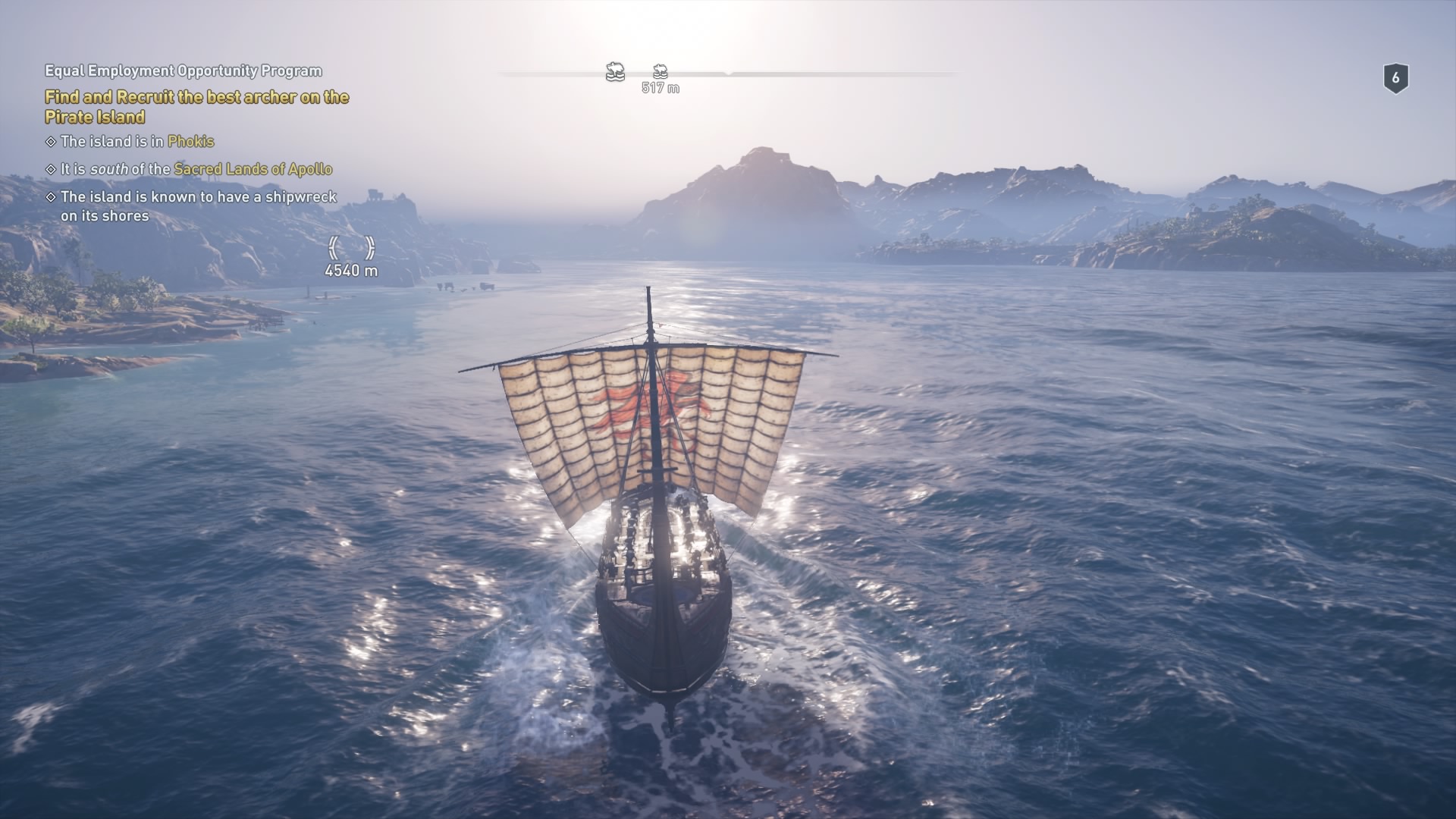Click the shipwreck clue in the quest tracker

[x=197, y=206]
